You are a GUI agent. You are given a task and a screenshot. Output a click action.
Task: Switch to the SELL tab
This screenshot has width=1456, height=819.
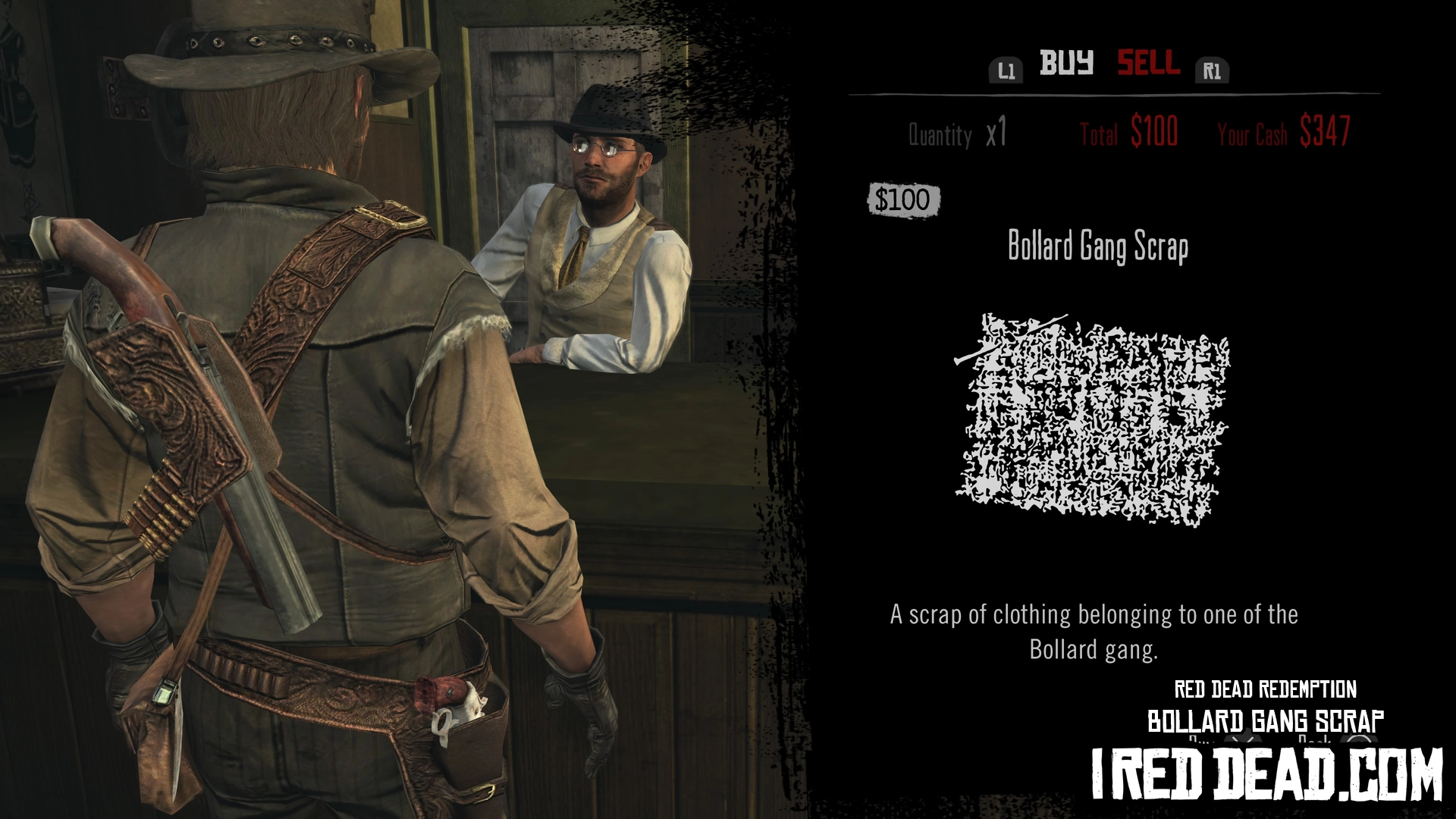click(x=1148, y=63)
